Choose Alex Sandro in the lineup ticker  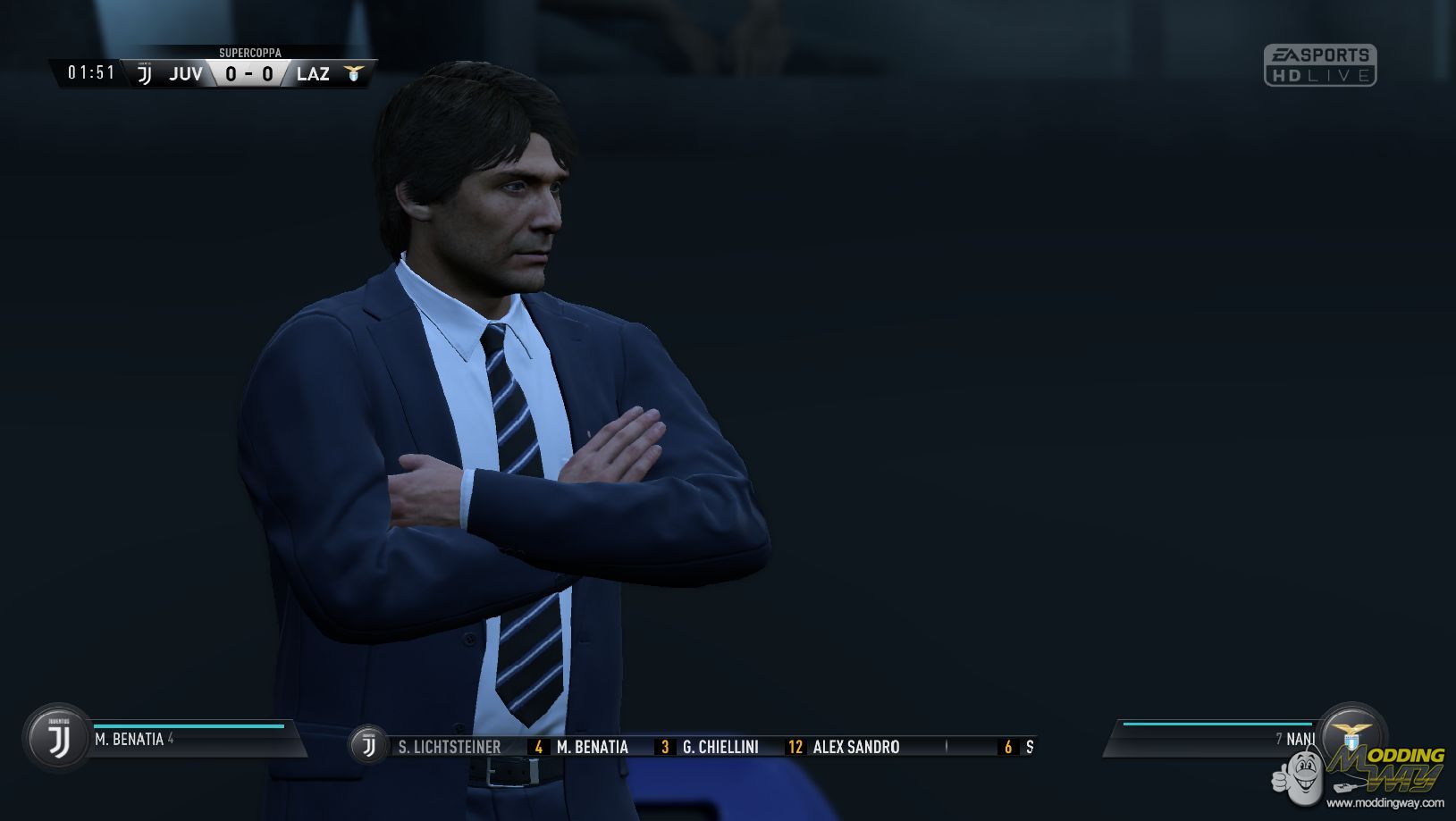(855, 747)
